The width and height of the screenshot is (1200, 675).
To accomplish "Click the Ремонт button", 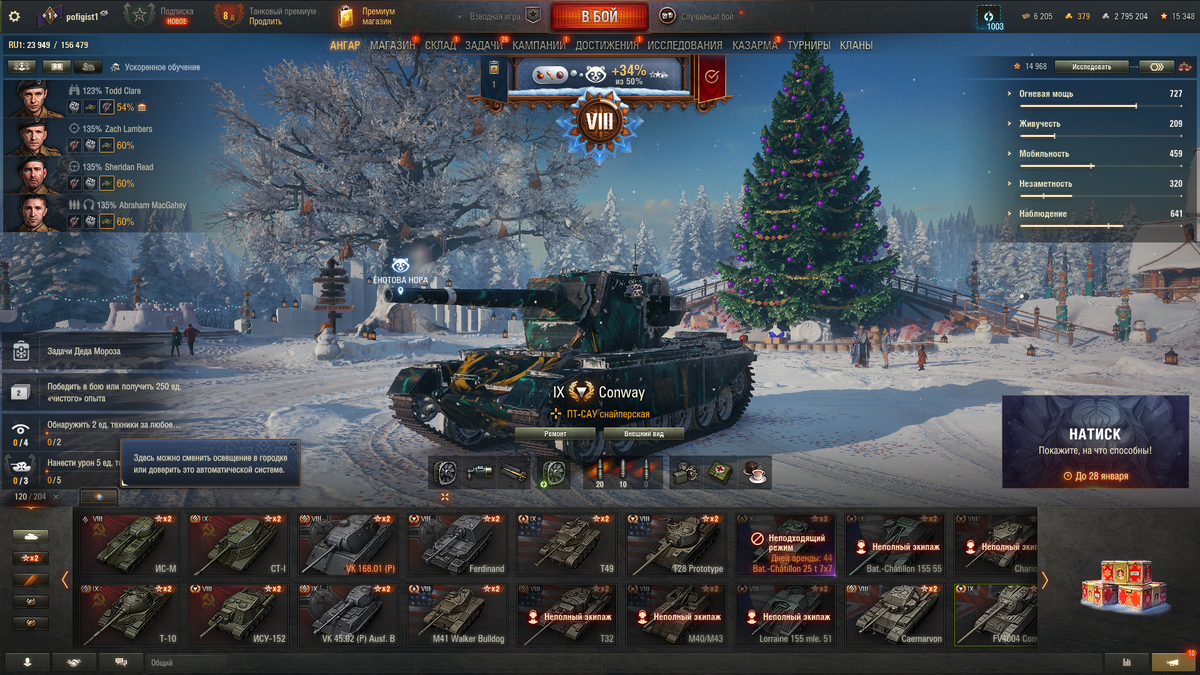I will (x=555, y=434).
